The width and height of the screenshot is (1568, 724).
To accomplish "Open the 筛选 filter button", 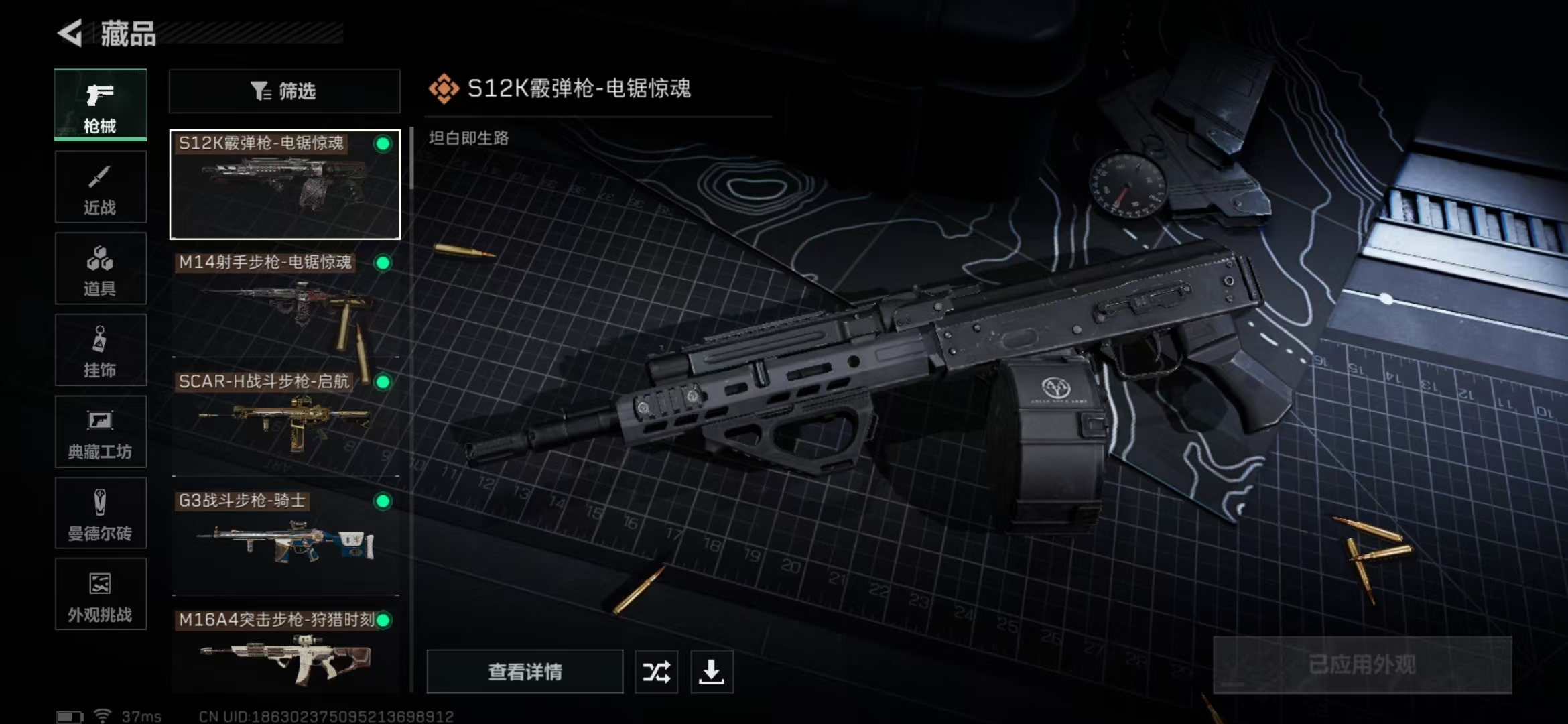I will 285,91.
